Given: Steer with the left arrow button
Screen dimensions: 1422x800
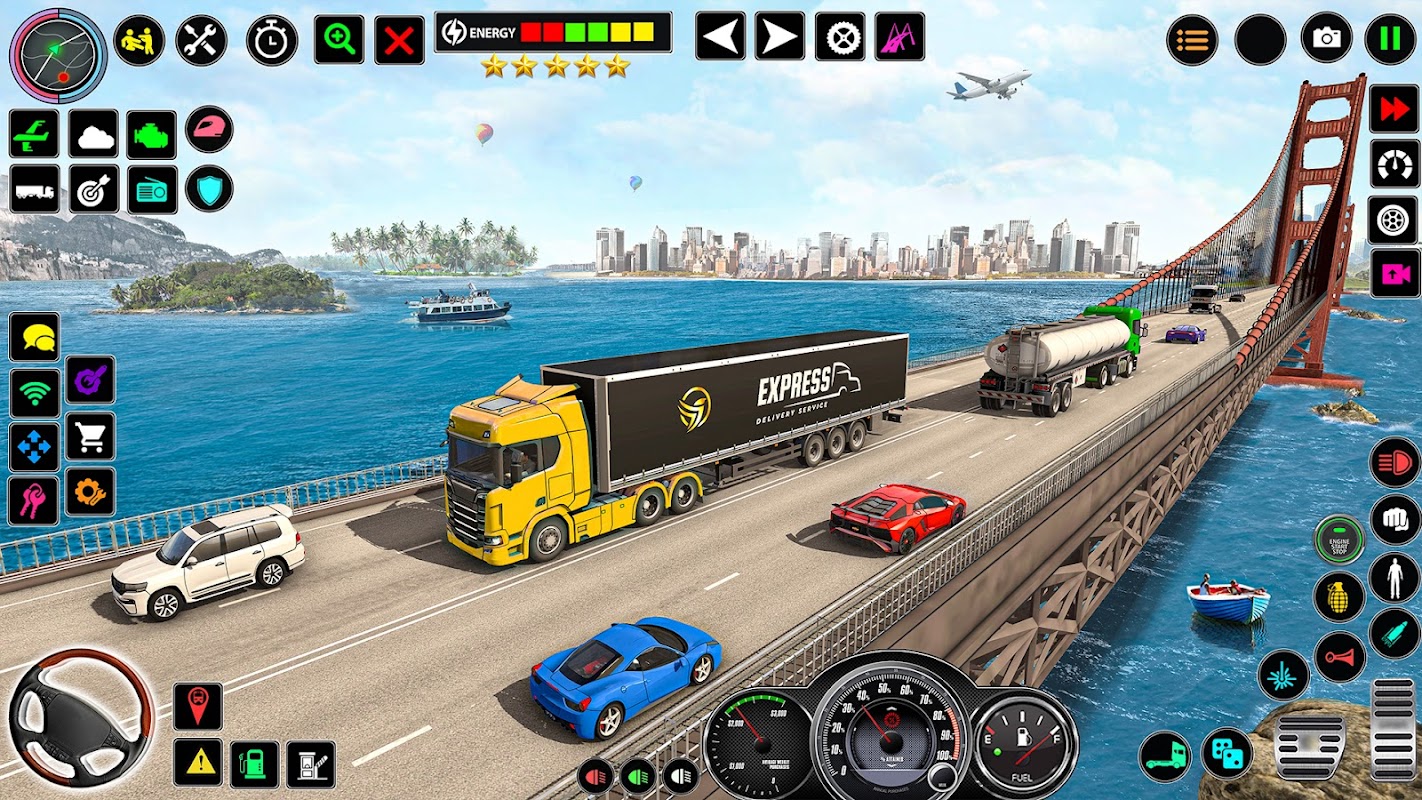Looking at the screenshot, I should (x=720, y=37).
